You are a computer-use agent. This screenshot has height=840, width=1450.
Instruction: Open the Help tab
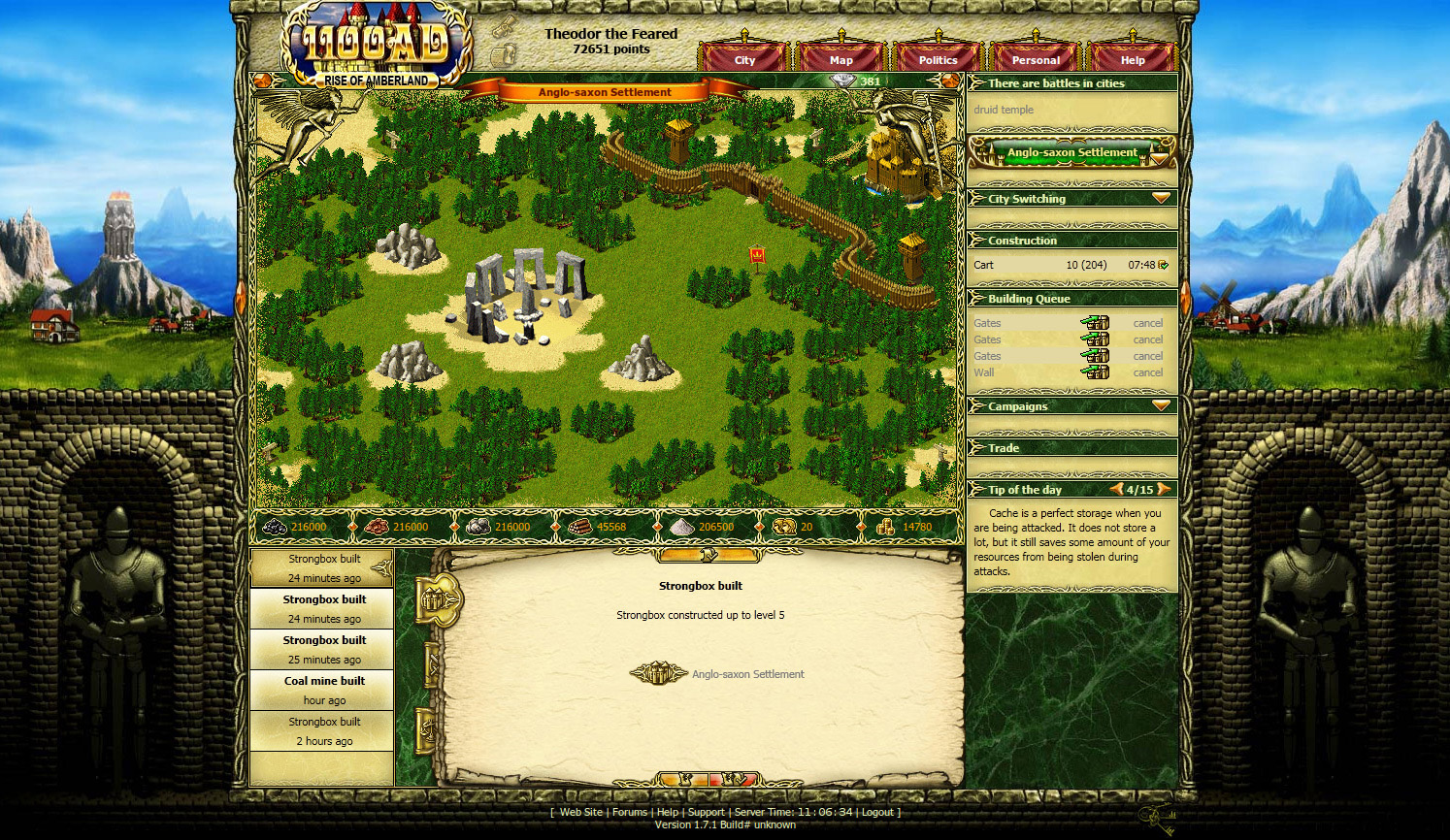pos(1133,59)
